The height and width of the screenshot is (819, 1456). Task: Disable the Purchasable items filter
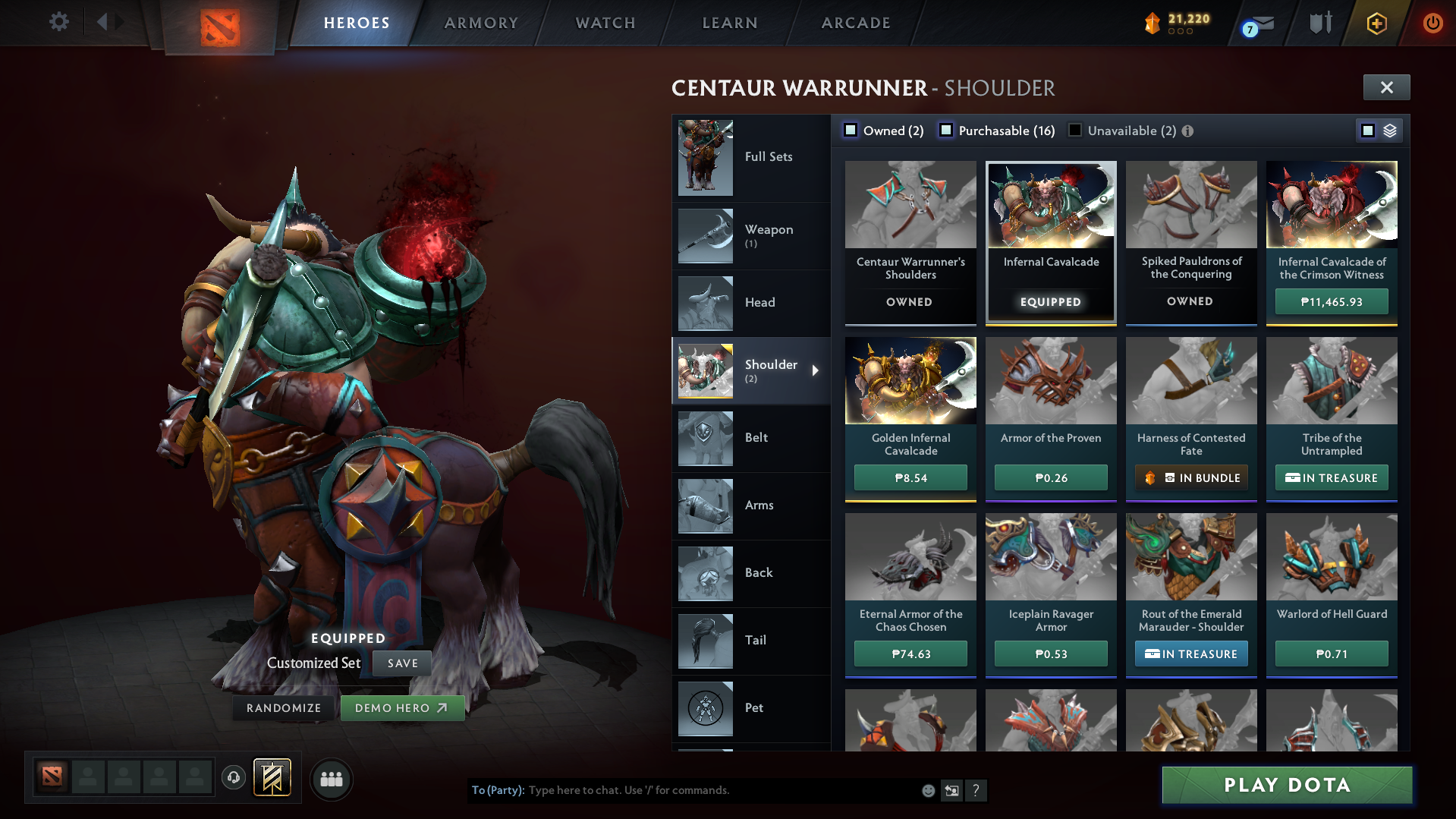pos(946,131)
